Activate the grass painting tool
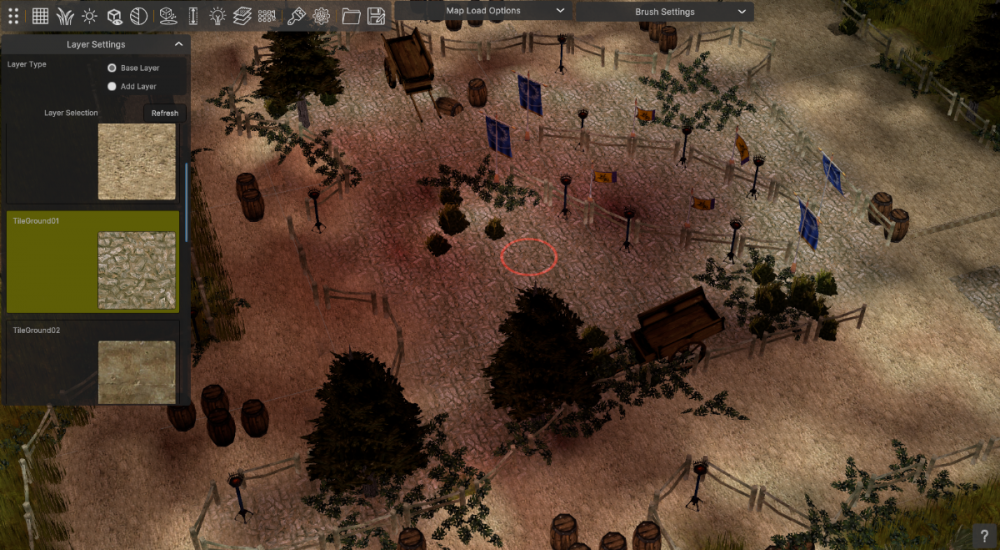The image size is (1000, 550). point(65,15)
